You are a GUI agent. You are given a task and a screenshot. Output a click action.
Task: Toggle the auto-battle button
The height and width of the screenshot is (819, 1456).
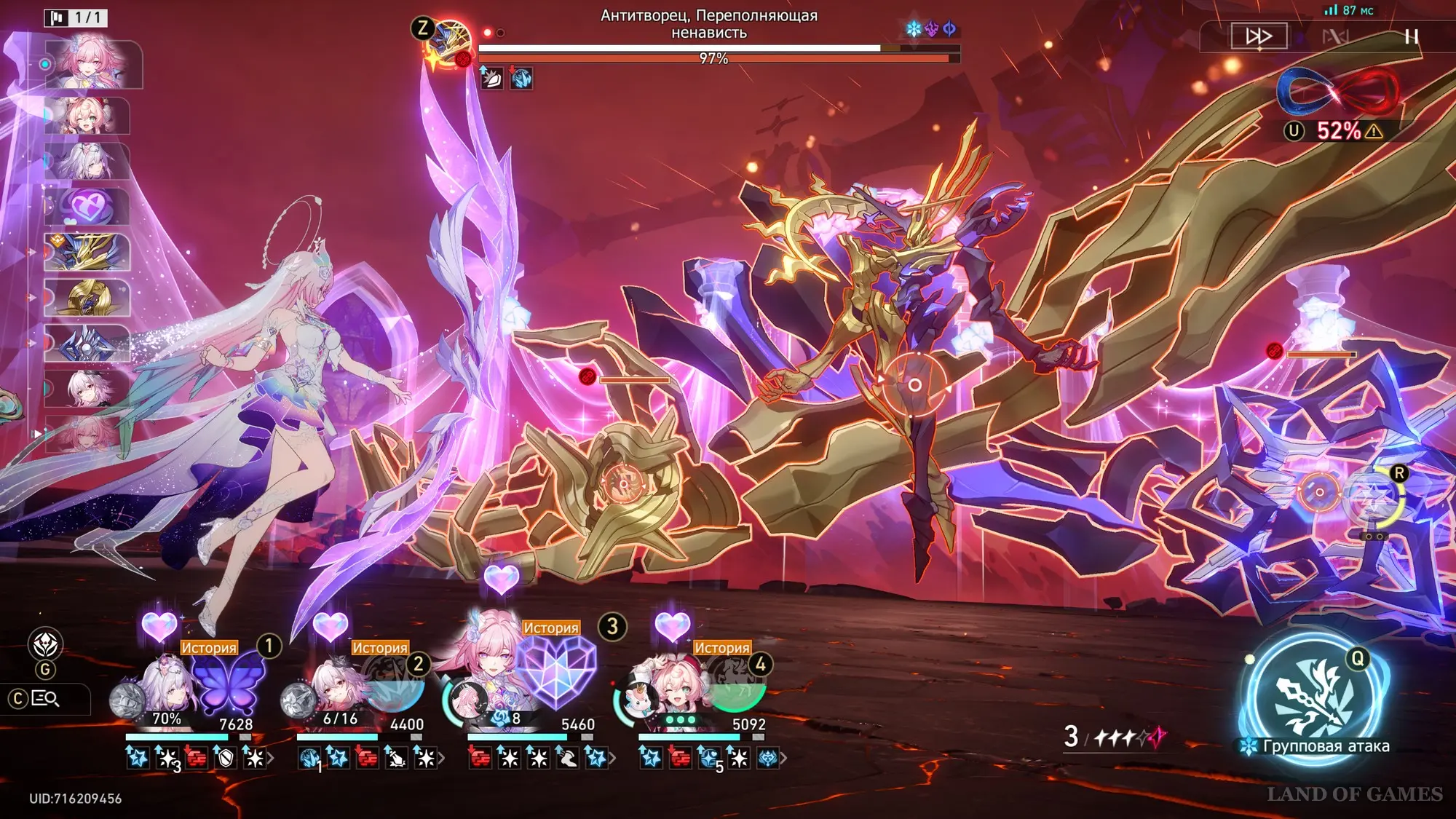coord(1335,36)
